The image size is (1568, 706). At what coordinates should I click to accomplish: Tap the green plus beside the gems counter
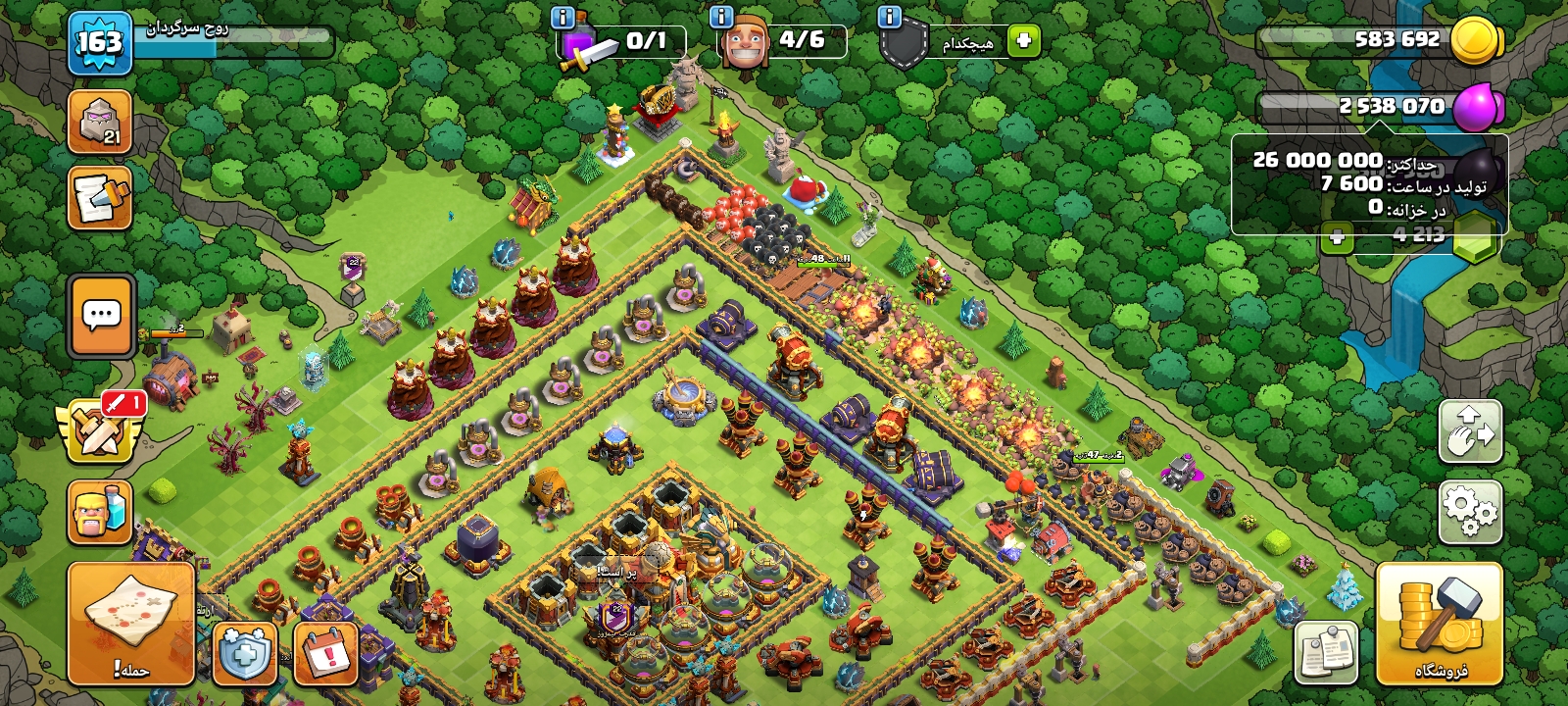tap(1336, 236)
